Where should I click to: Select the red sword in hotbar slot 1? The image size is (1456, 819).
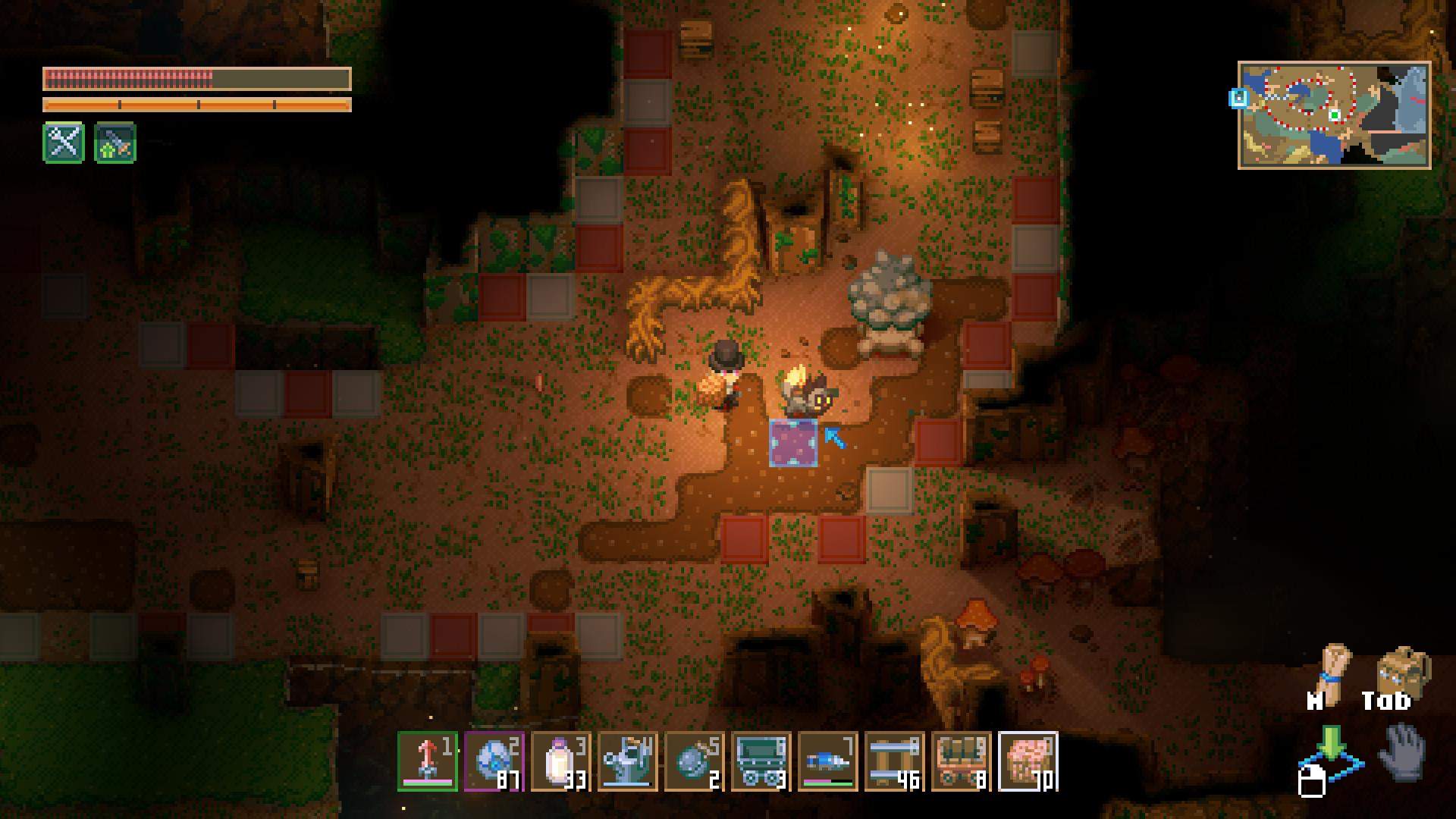coord(427,761)
